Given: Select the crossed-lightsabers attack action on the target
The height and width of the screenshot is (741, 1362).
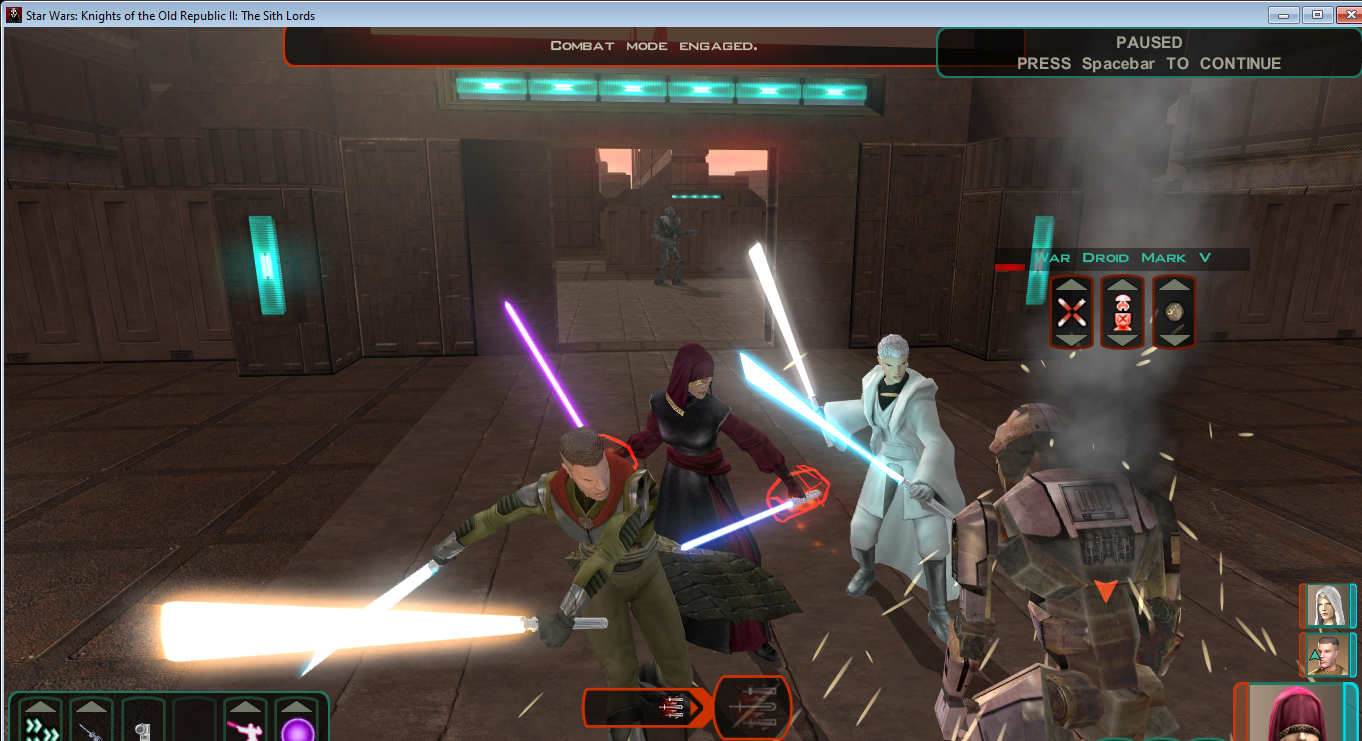Looking at the screenshot, I should click(1072, 312).
